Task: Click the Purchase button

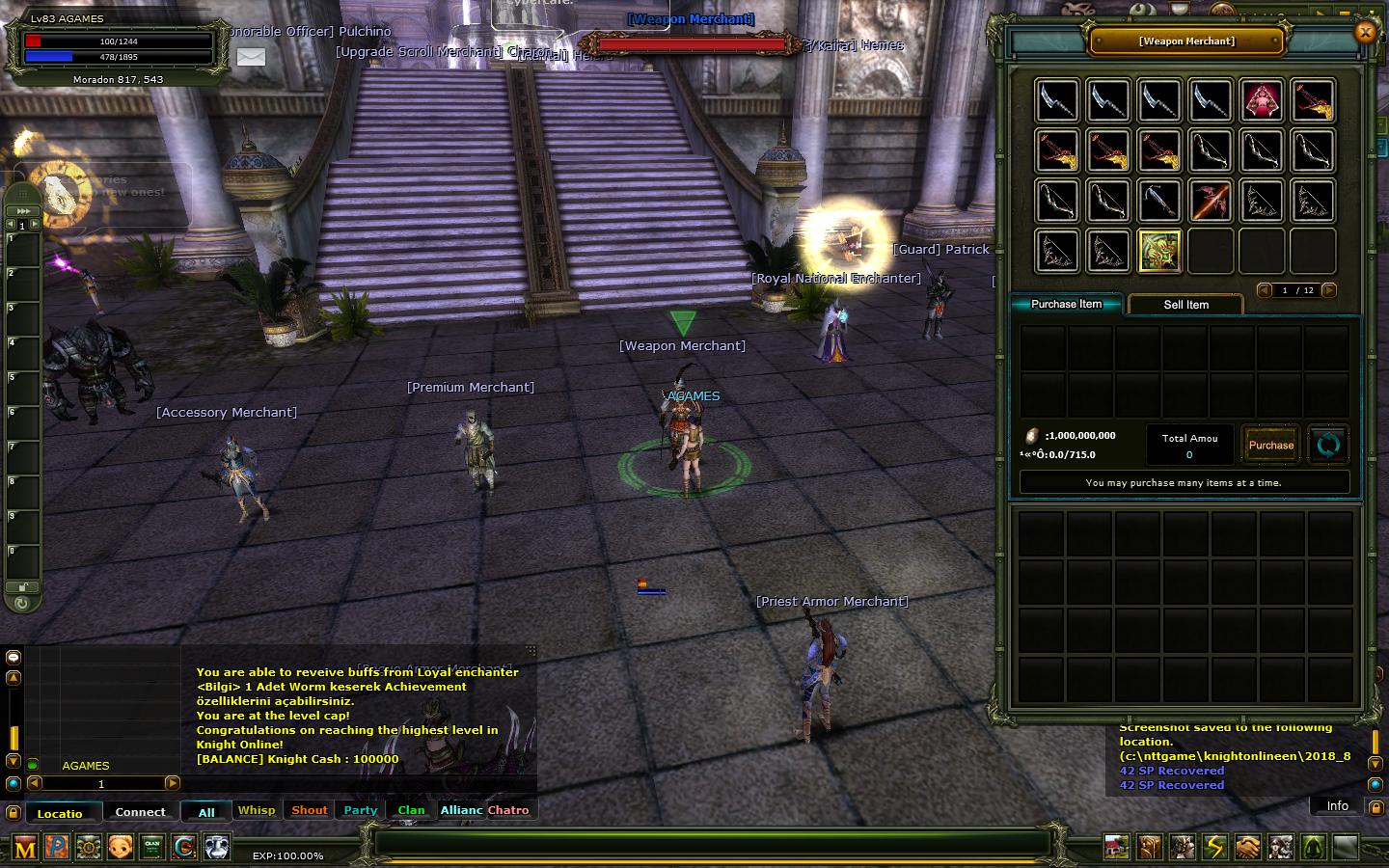Action: (1270, 445)
